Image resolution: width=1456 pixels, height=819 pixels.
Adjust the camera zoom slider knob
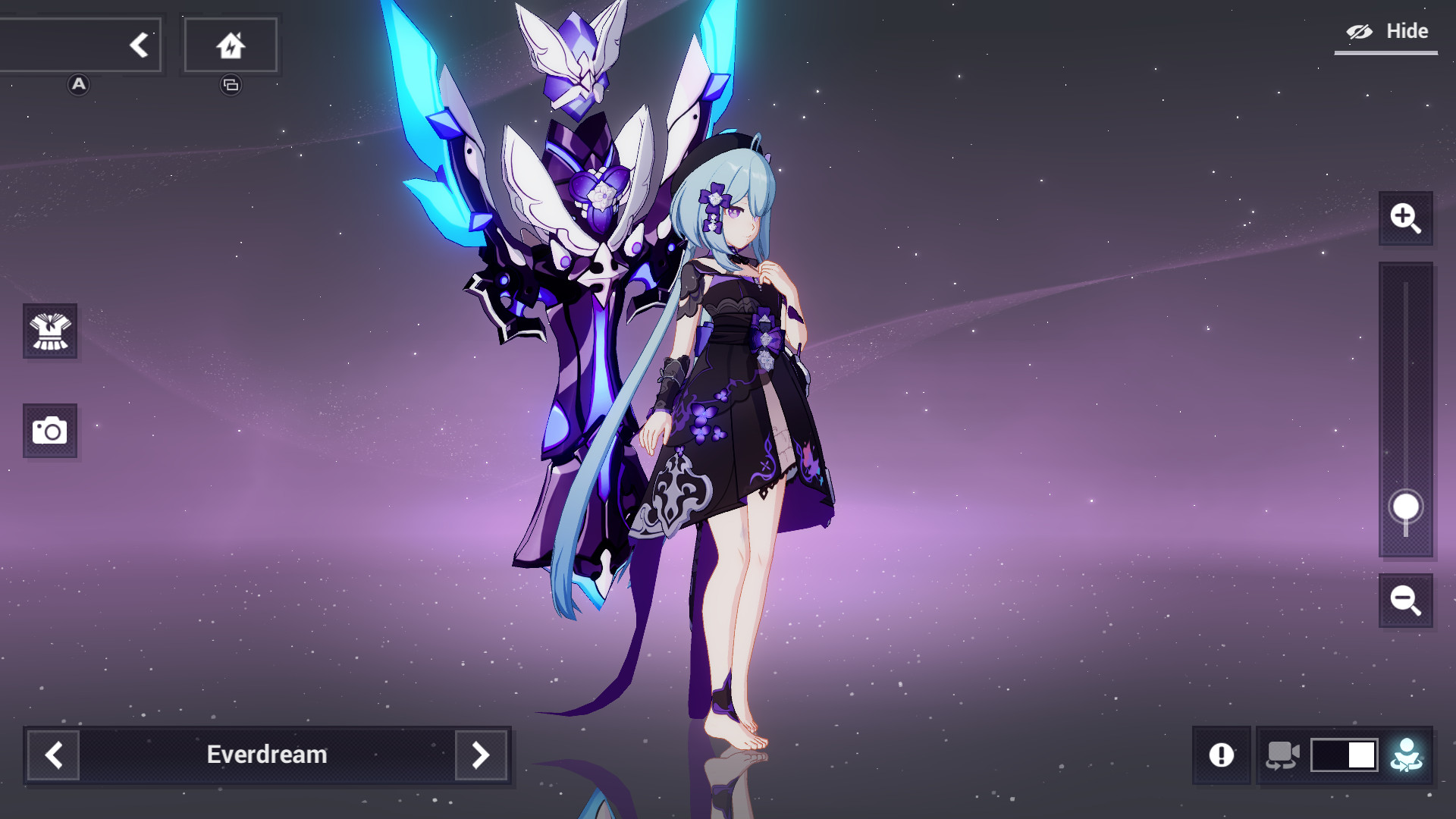point(1407,507)
